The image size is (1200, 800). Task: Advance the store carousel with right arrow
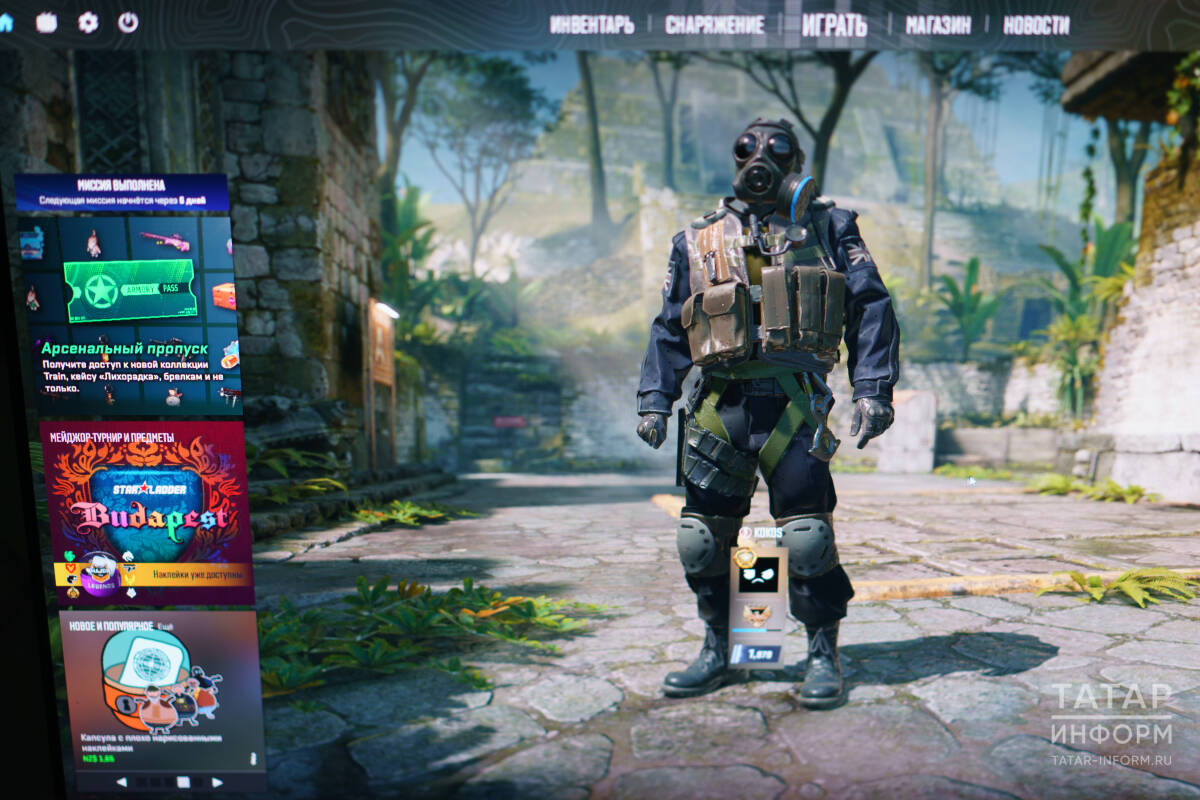[217, 782]
